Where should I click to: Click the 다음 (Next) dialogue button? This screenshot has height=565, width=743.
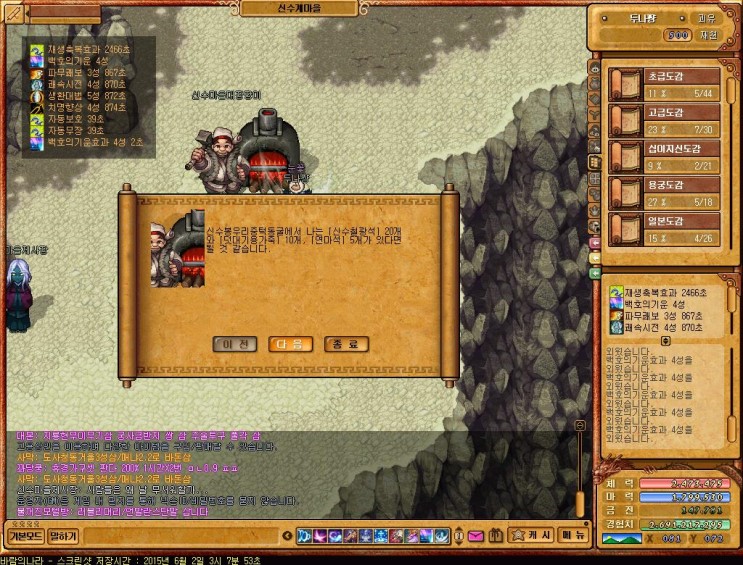[x=289, y=344]
